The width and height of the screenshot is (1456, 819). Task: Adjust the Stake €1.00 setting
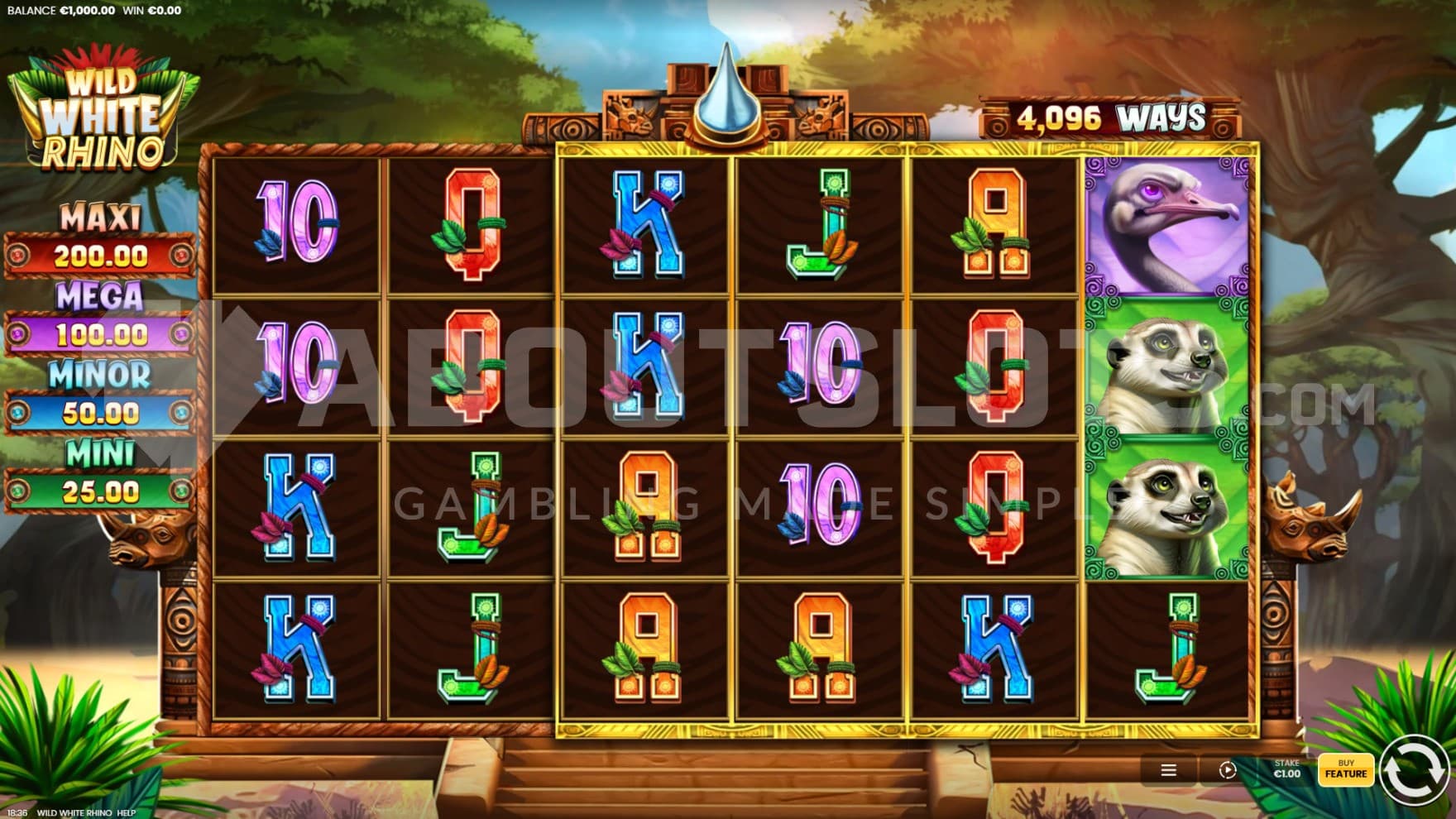pyautogui.click(x=1286, y=769)
